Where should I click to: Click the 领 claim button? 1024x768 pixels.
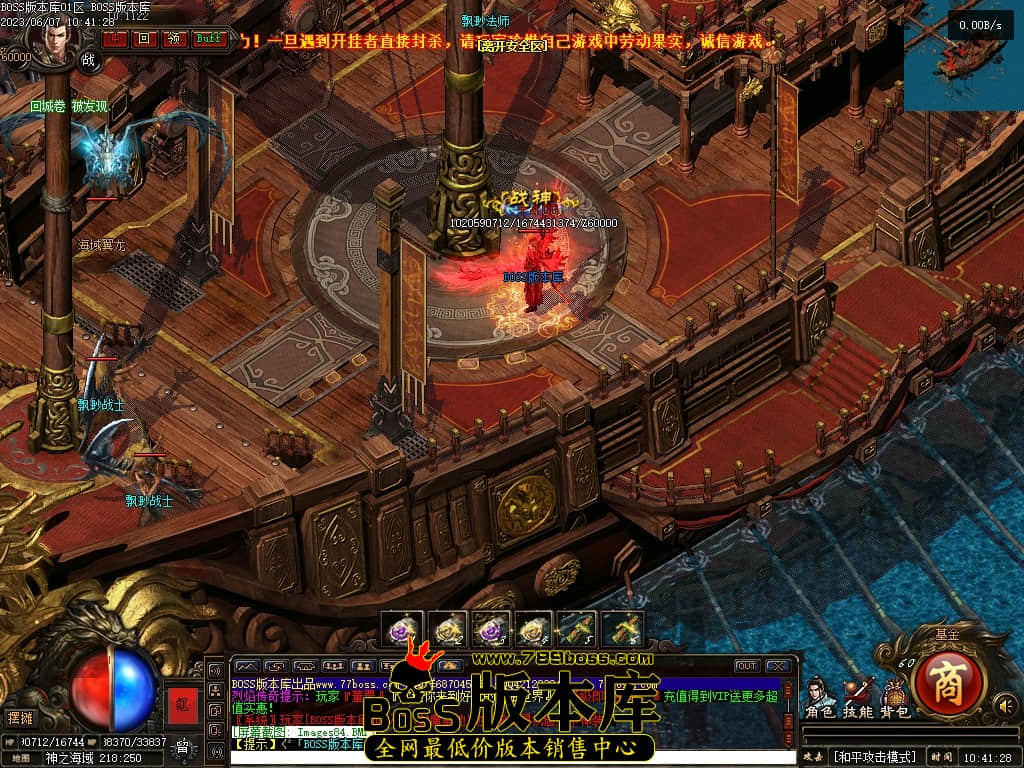point(175,39)
